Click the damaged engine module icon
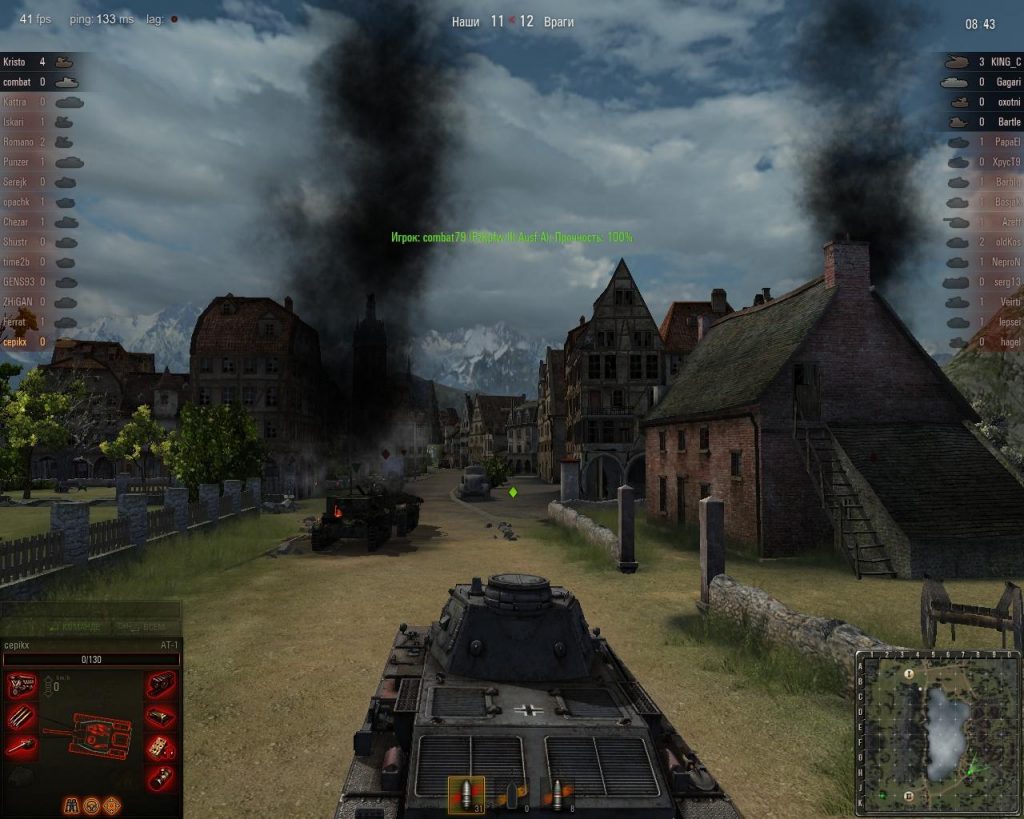 [x=21, y=685]
